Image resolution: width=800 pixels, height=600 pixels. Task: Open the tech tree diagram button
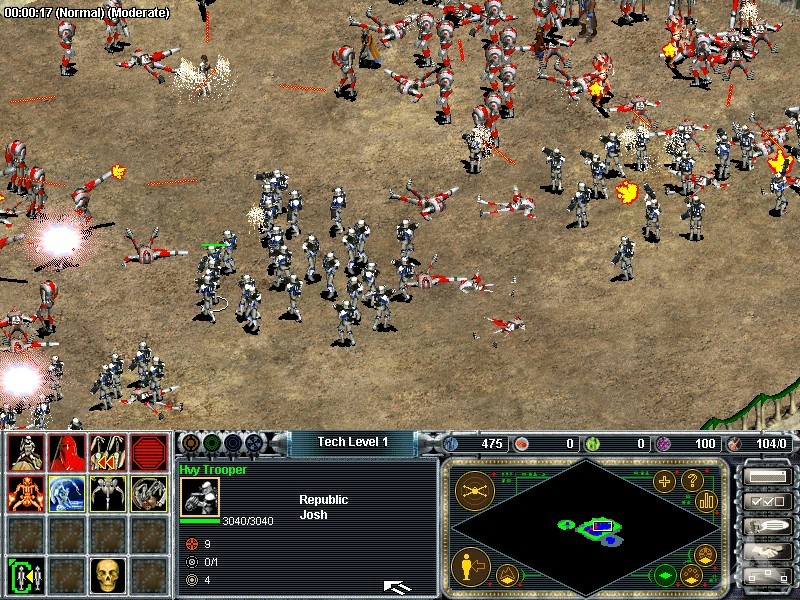(765, 576)
